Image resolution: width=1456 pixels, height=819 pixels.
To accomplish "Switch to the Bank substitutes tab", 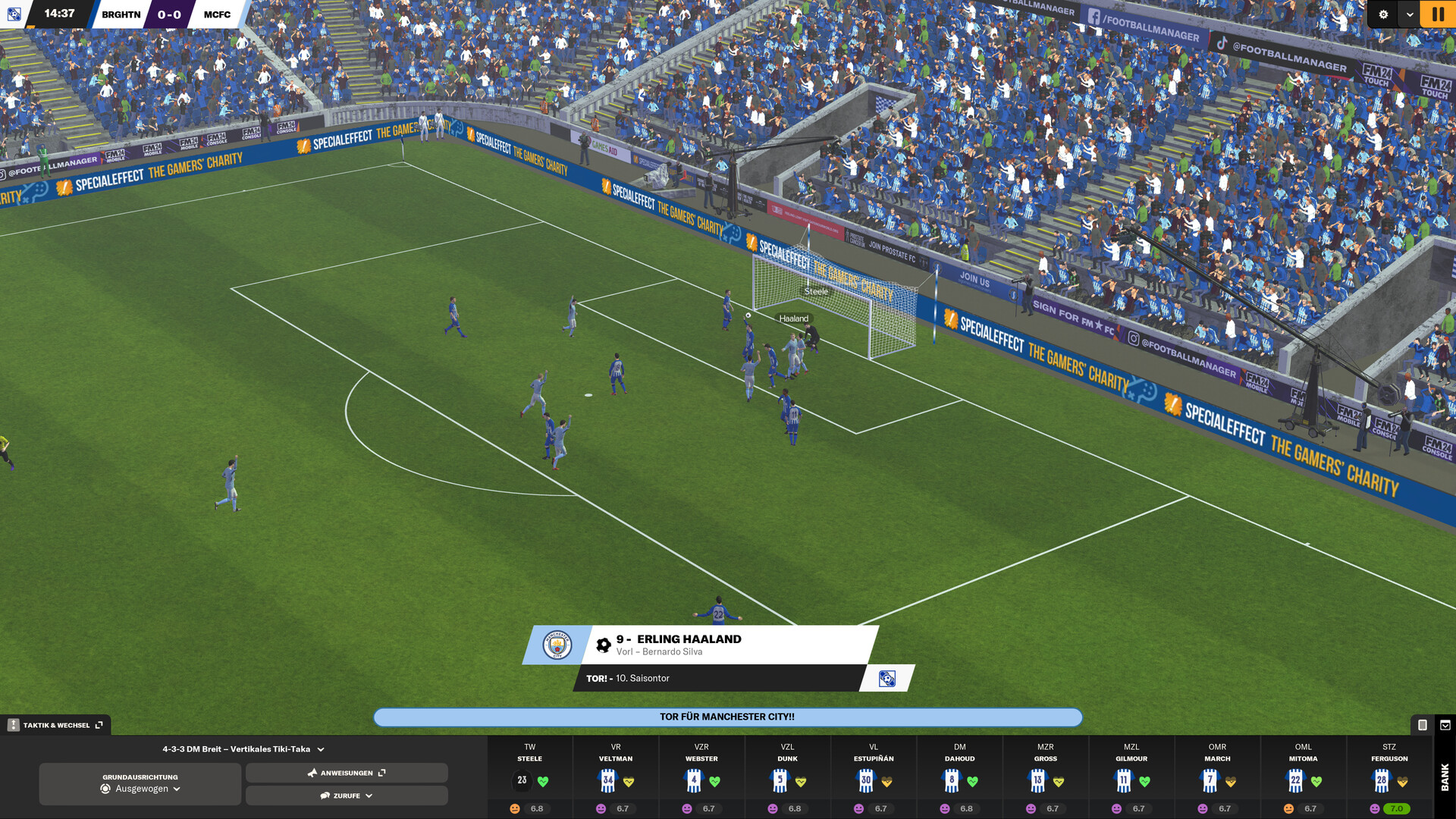I will click(1445, 777).
